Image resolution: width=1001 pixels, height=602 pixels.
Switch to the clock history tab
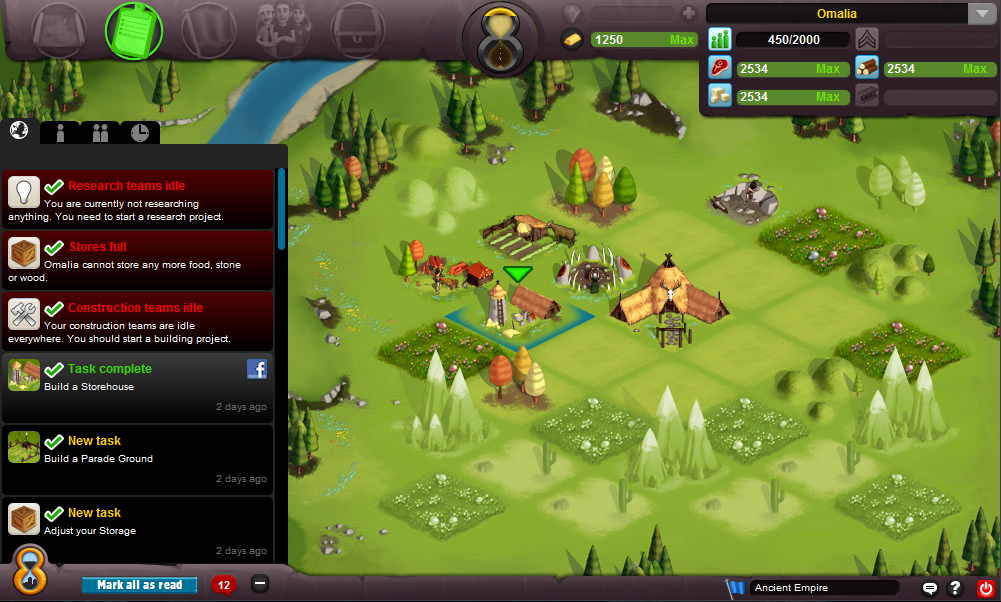click(x=139, y=133)
